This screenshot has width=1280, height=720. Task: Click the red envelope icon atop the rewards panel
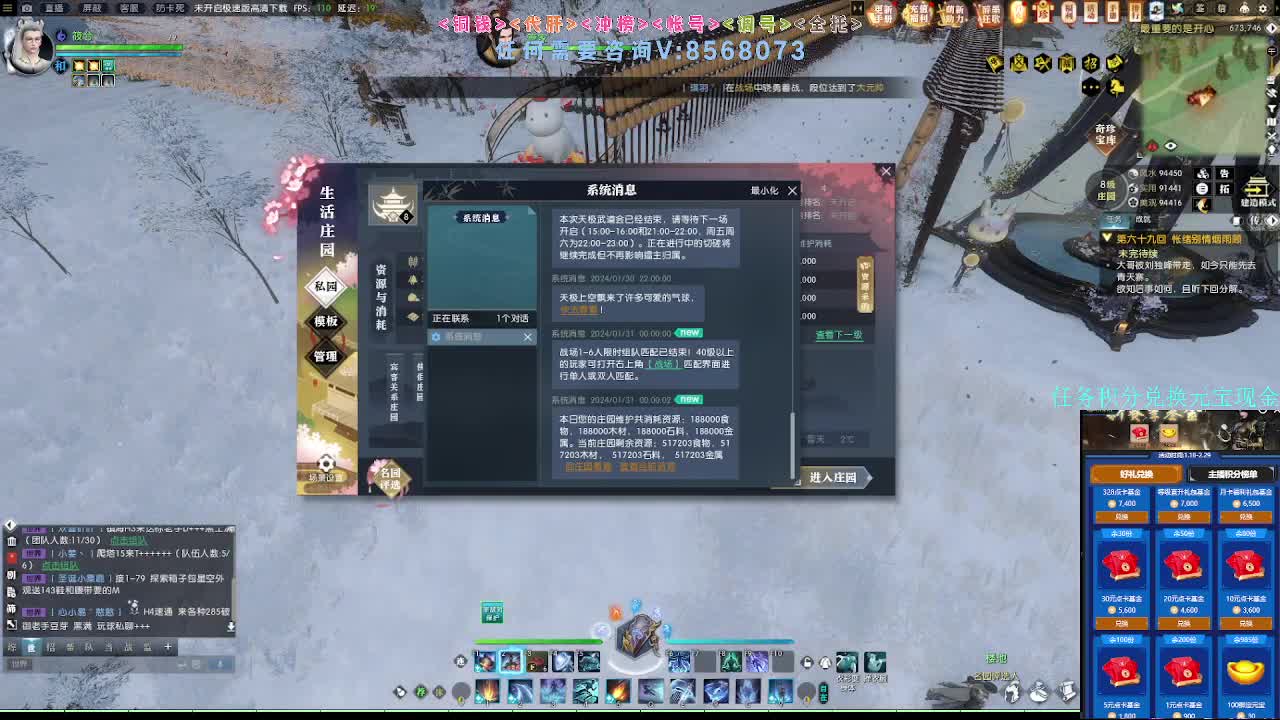tap(1138, 433)
